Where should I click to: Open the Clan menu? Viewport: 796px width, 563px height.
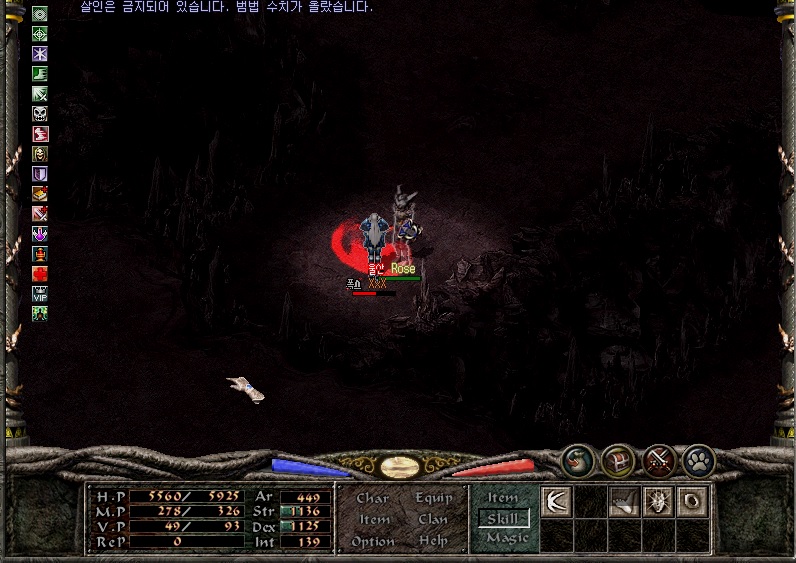tap(433, 520)
